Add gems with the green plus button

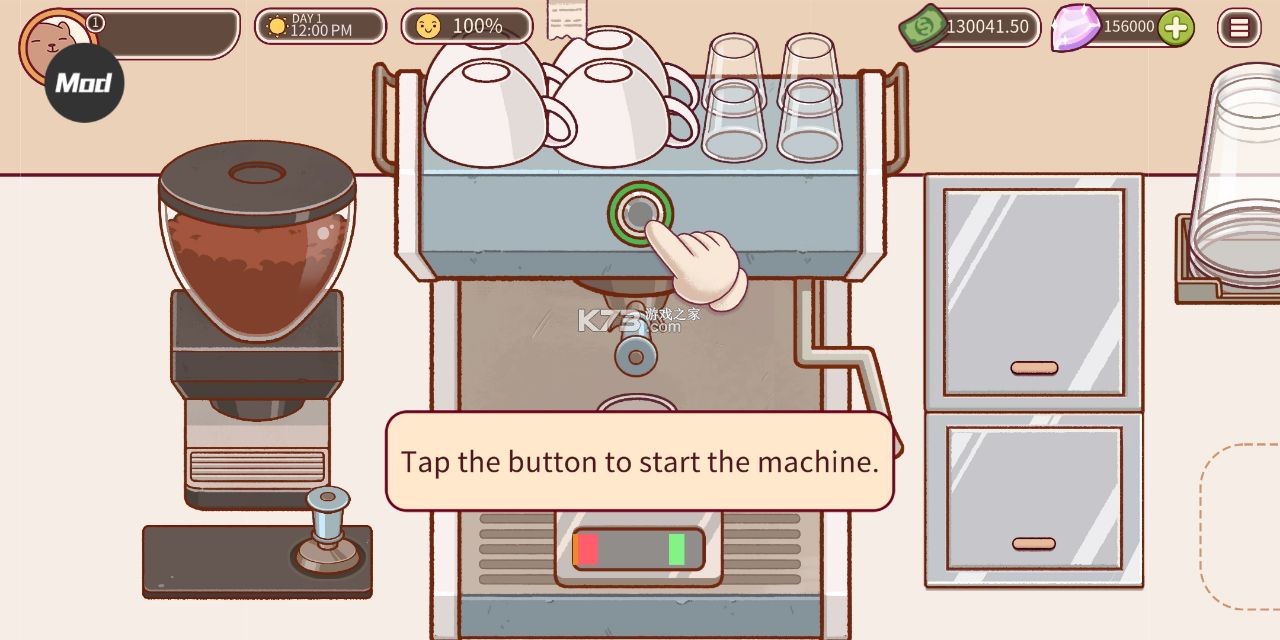click(x=1176, y=28)
